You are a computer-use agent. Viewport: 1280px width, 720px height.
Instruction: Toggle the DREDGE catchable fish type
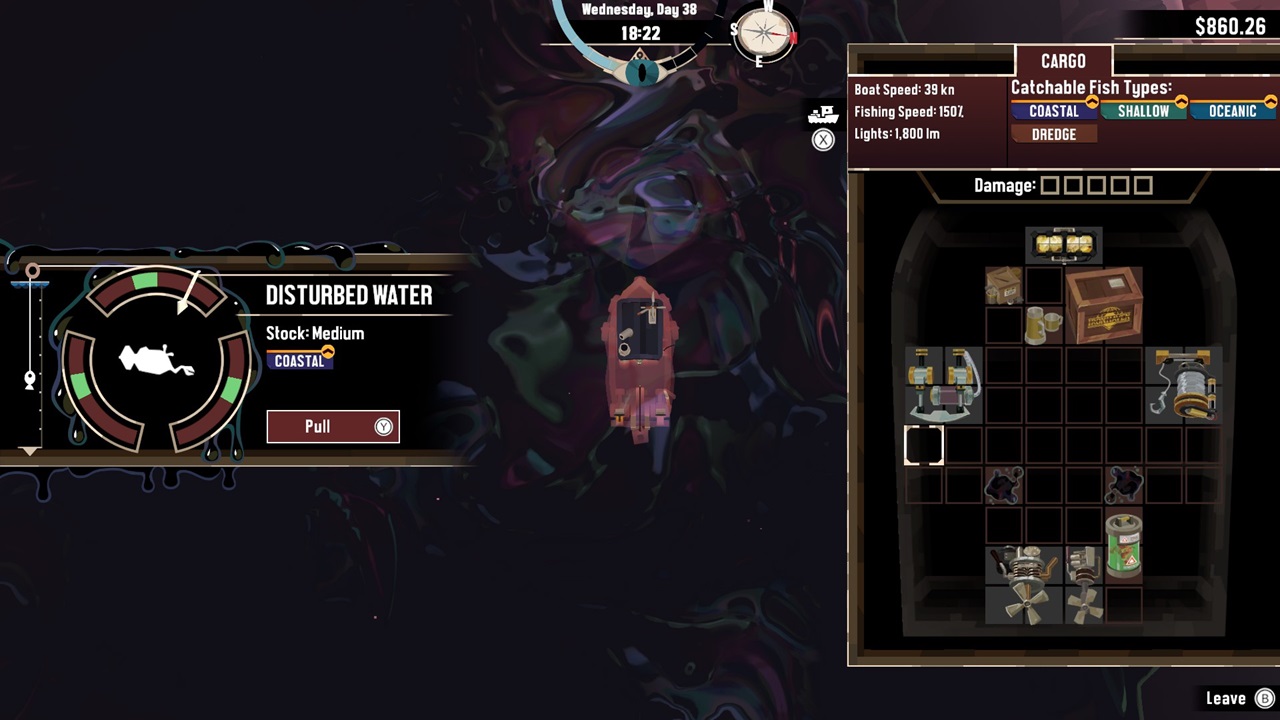click(1052, 133)
